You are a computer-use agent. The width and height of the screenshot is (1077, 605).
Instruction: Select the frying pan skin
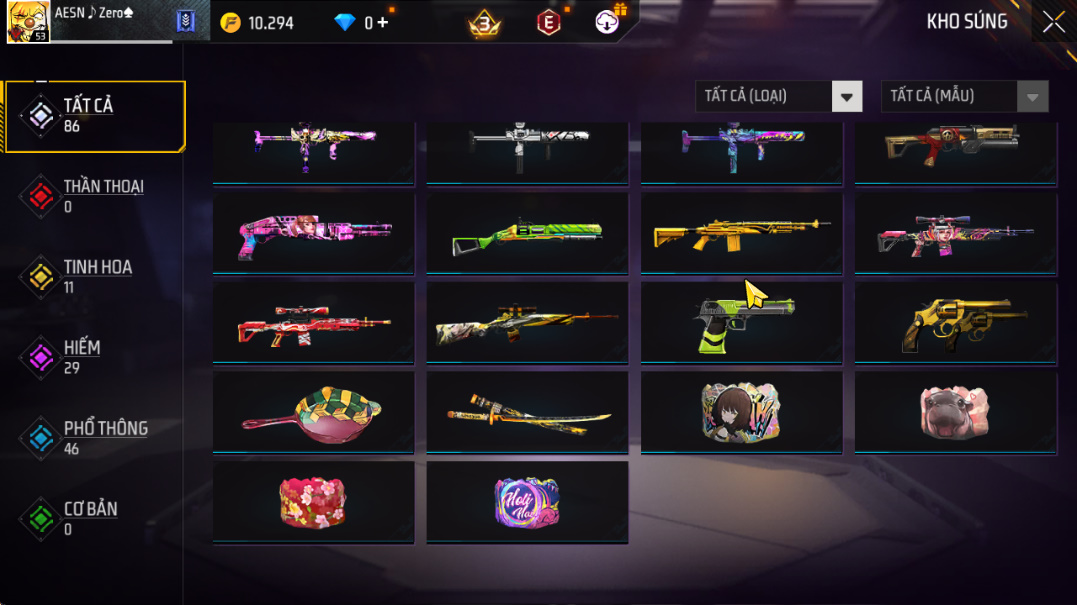(313, 412)
